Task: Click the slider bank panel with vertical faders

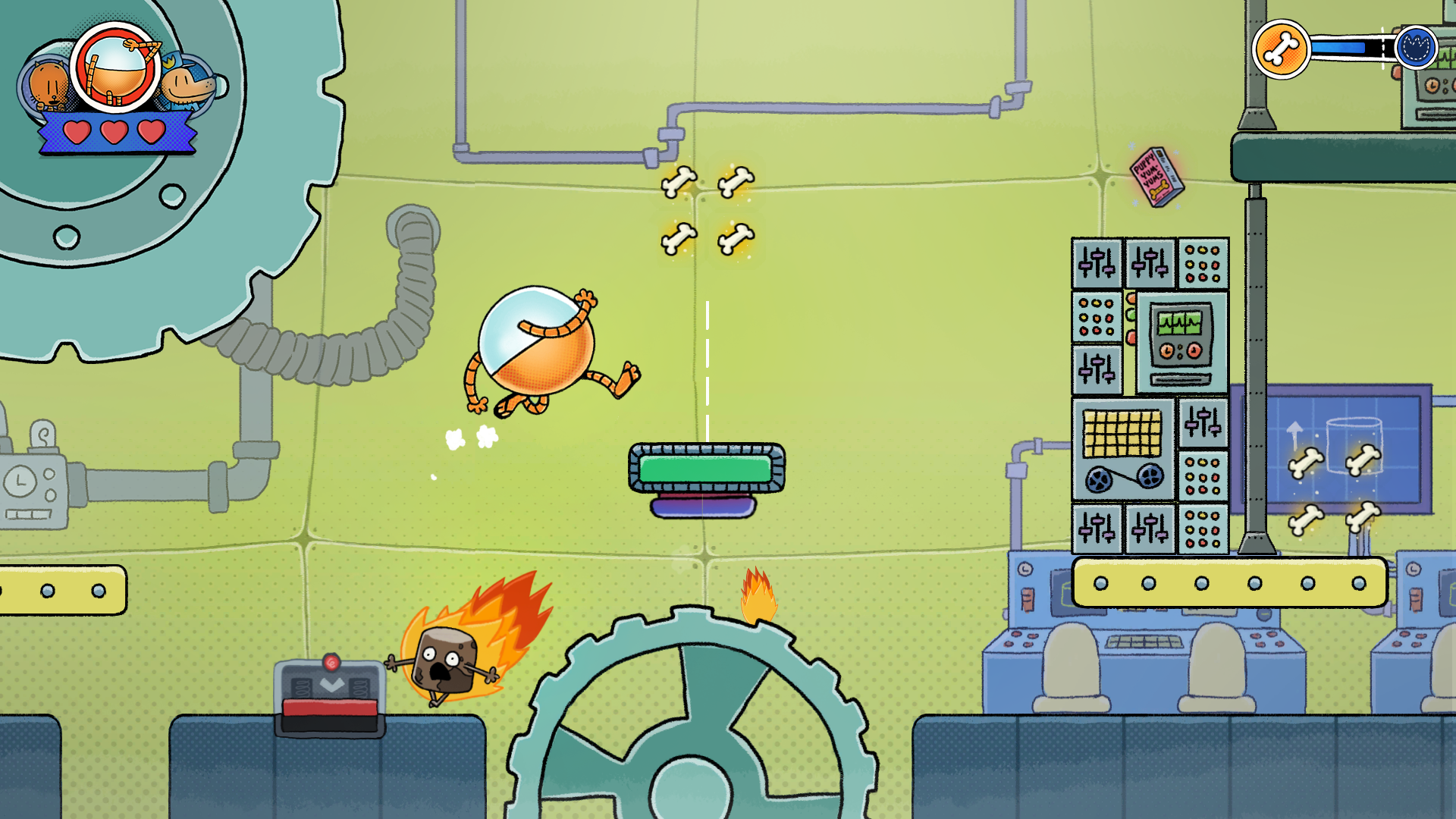Action: click(1097, 262)
